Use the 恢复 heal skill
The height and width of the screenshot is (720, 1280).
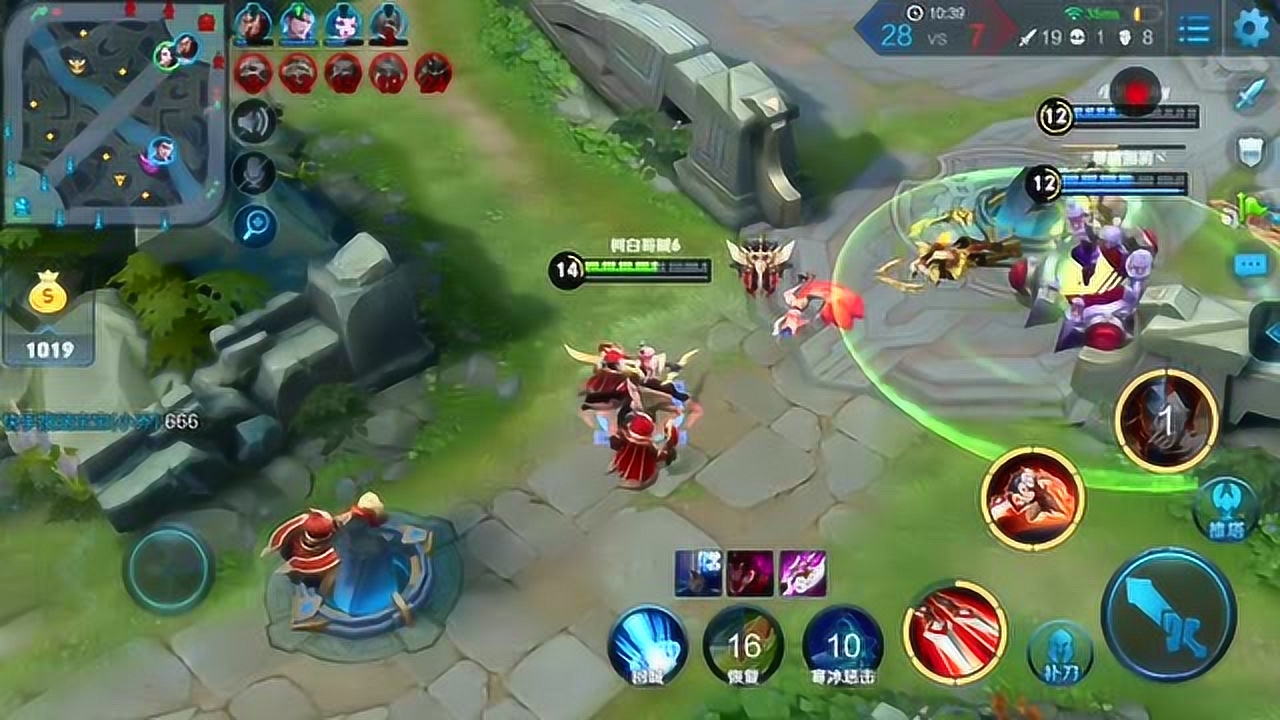(x=743, y=645)
